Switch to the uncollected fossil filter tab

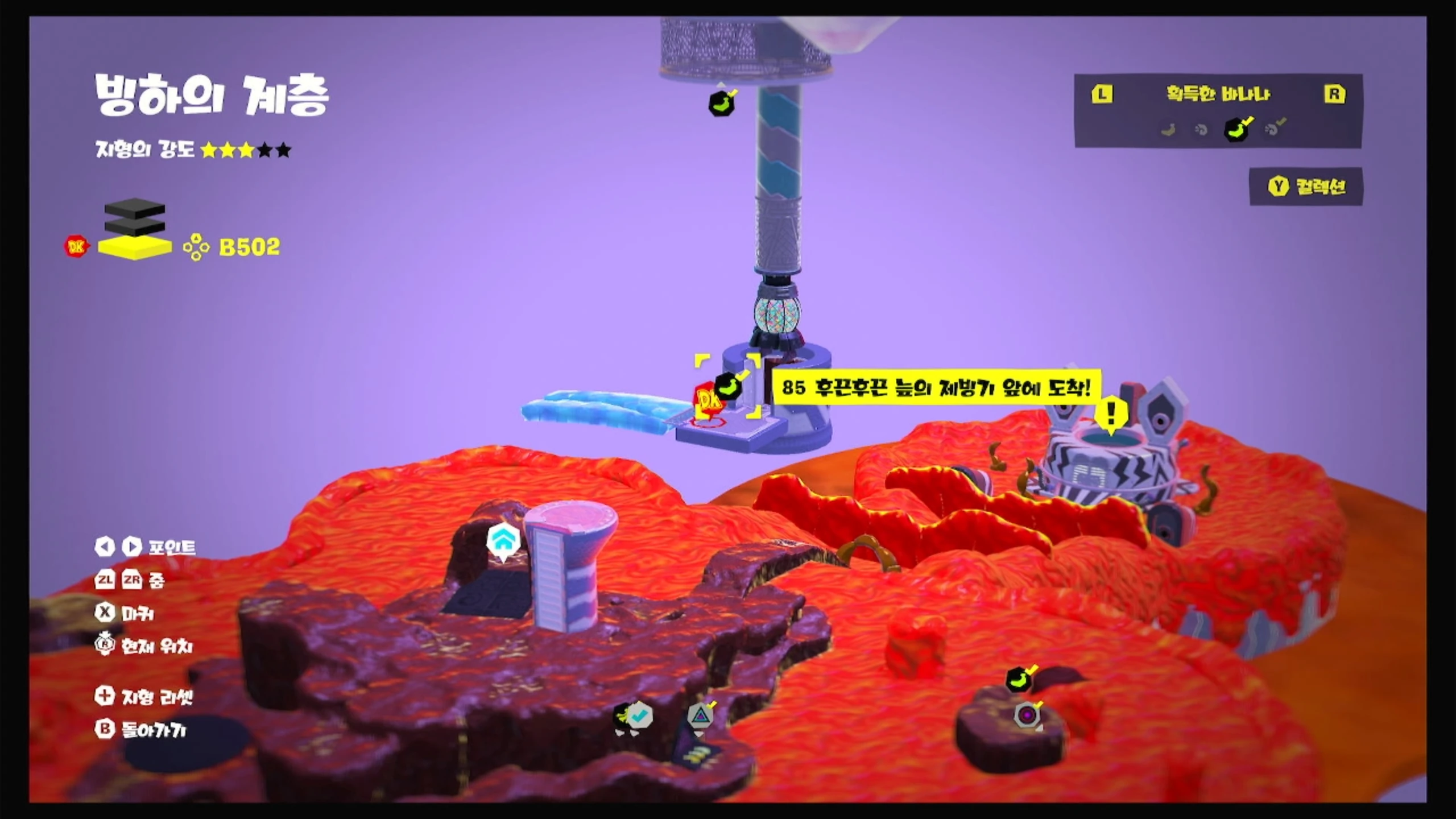(1201, 130)
